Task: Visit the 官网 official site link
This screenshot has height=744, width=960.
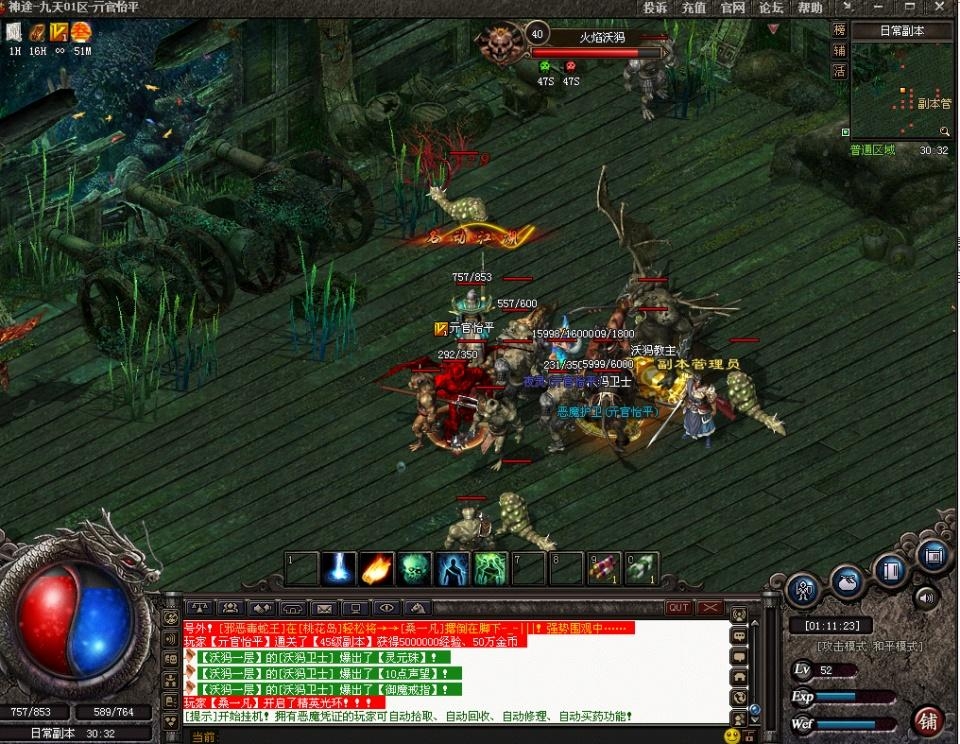Action: (x=732, y=8)
